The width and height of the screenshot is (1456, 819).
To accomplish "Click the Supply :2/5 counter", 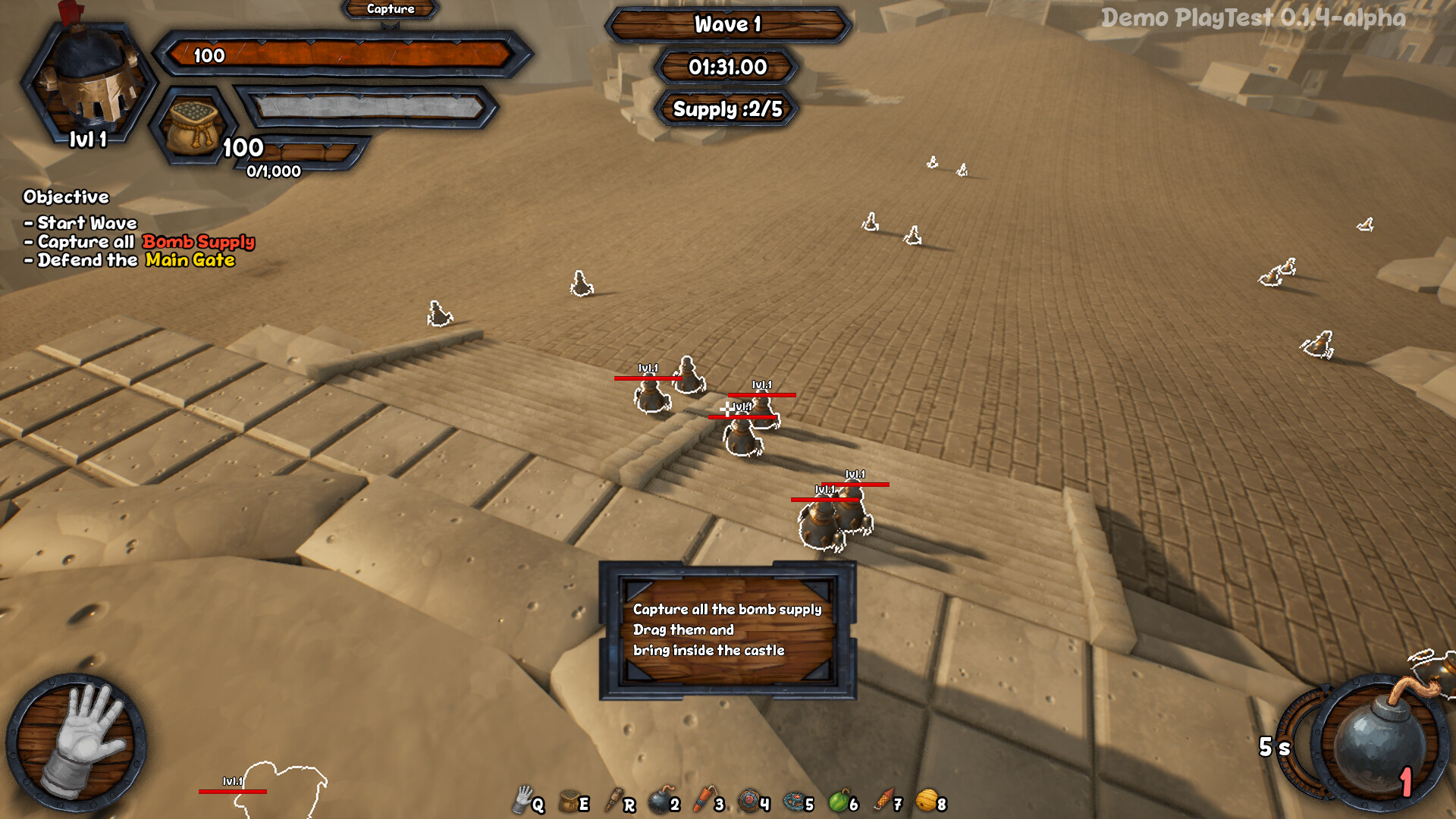I will (726, 109).
